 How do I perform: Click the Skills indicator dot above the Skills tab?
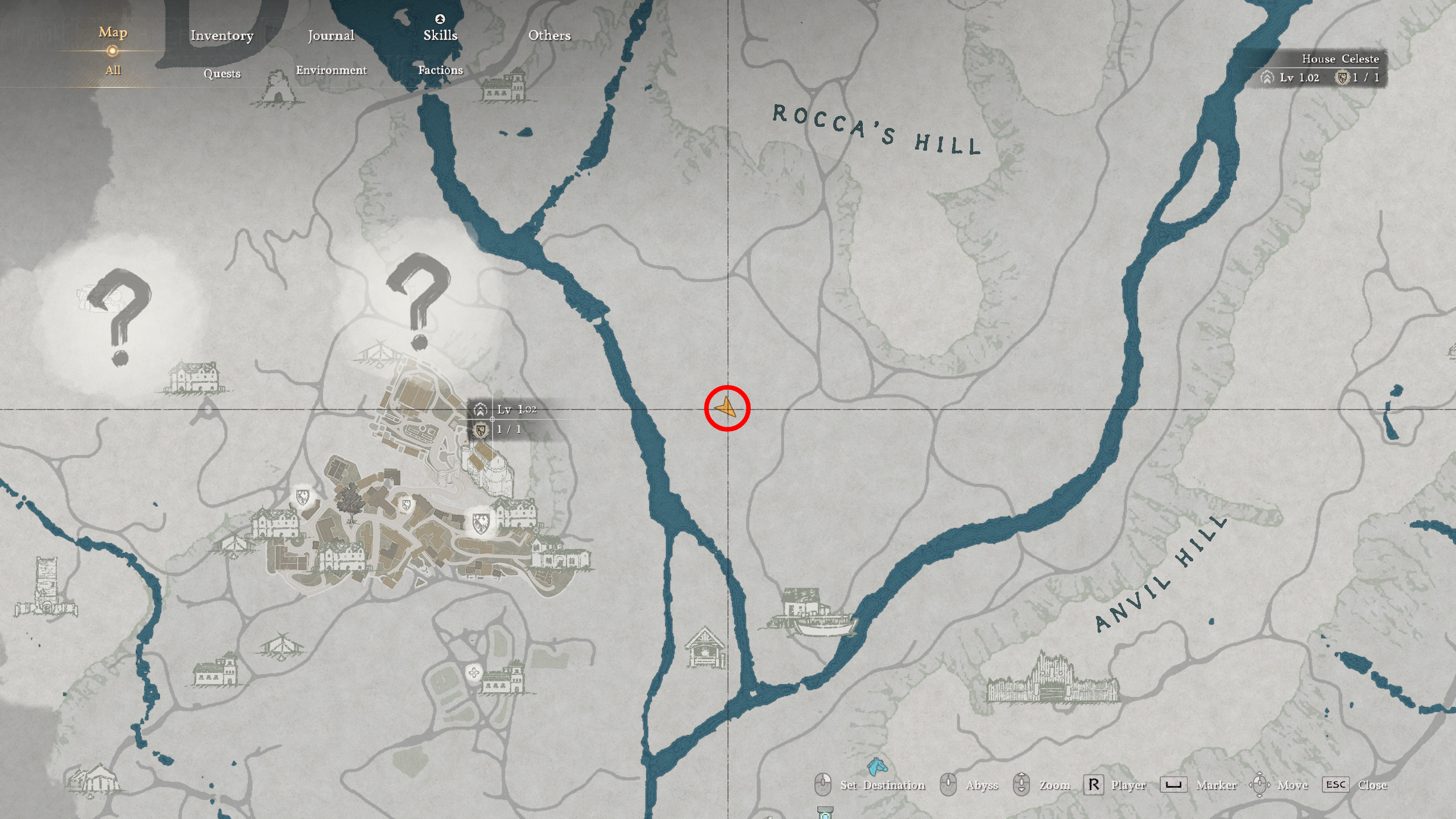(441, 18)
